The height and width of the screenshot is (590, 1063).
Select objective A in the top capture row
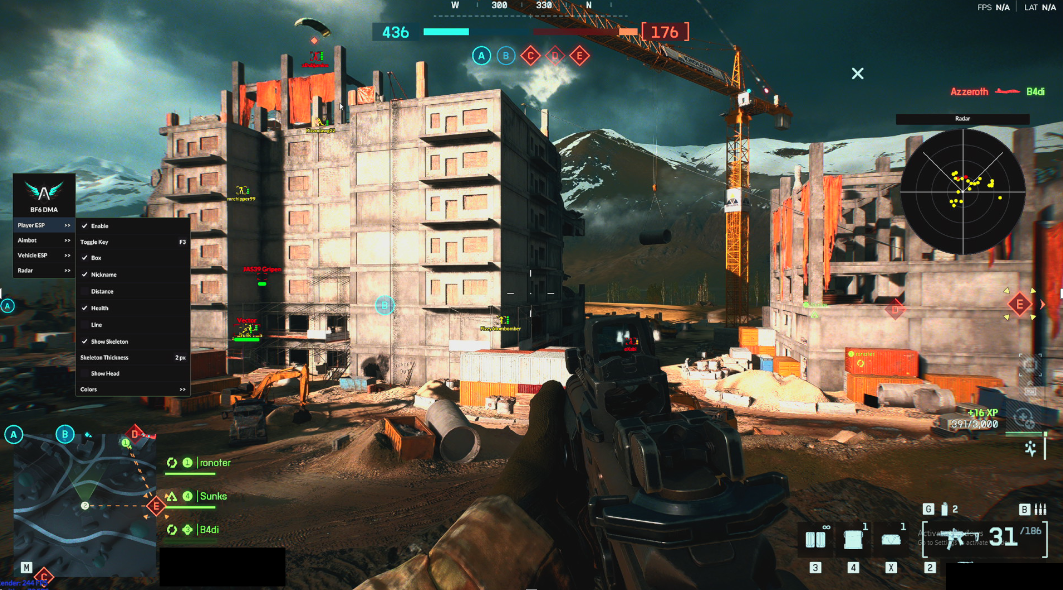(x=482, y=56)
